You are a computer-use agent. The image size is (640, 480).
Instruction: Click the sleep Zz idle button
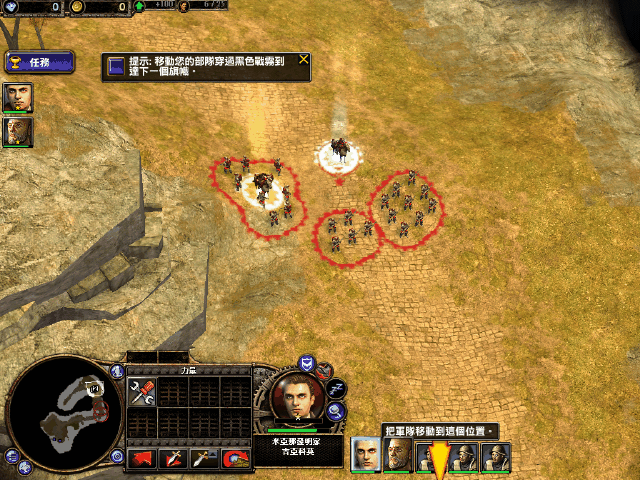(x=336, y=388)
